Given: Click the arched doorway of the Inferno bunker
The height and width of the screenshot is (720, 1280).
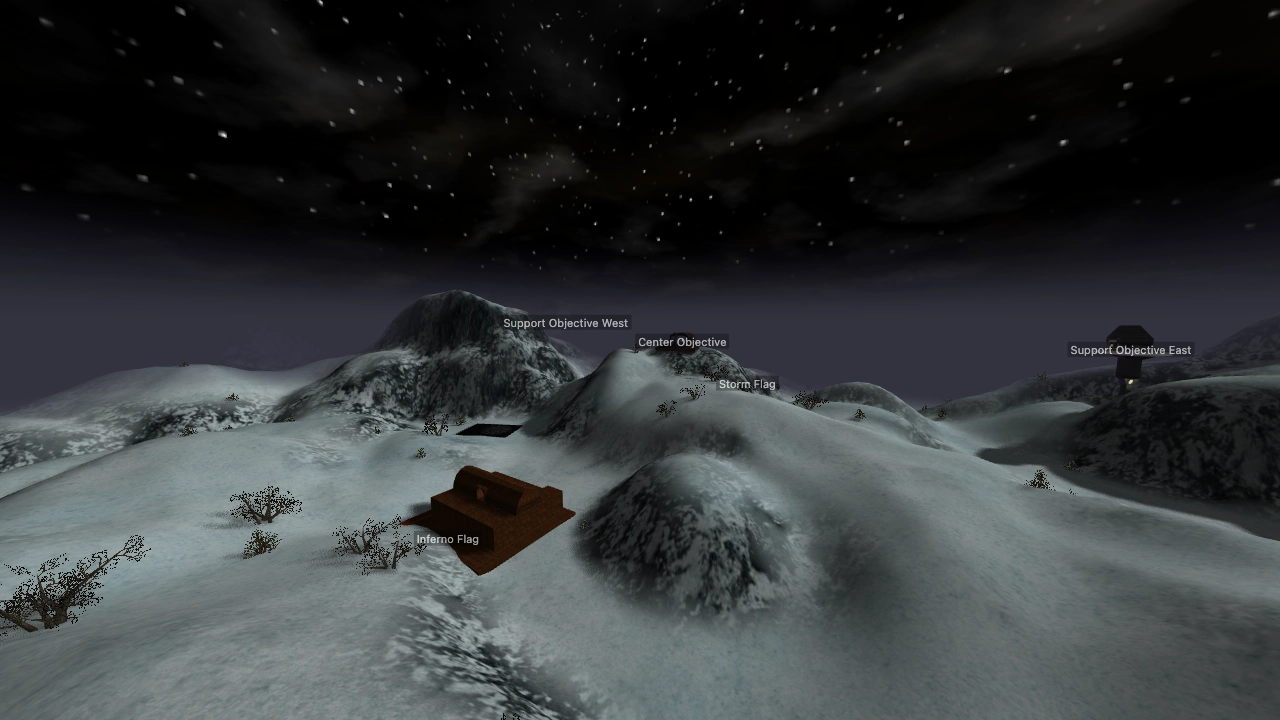Looking at the screenshot, I should pos(481,492).
